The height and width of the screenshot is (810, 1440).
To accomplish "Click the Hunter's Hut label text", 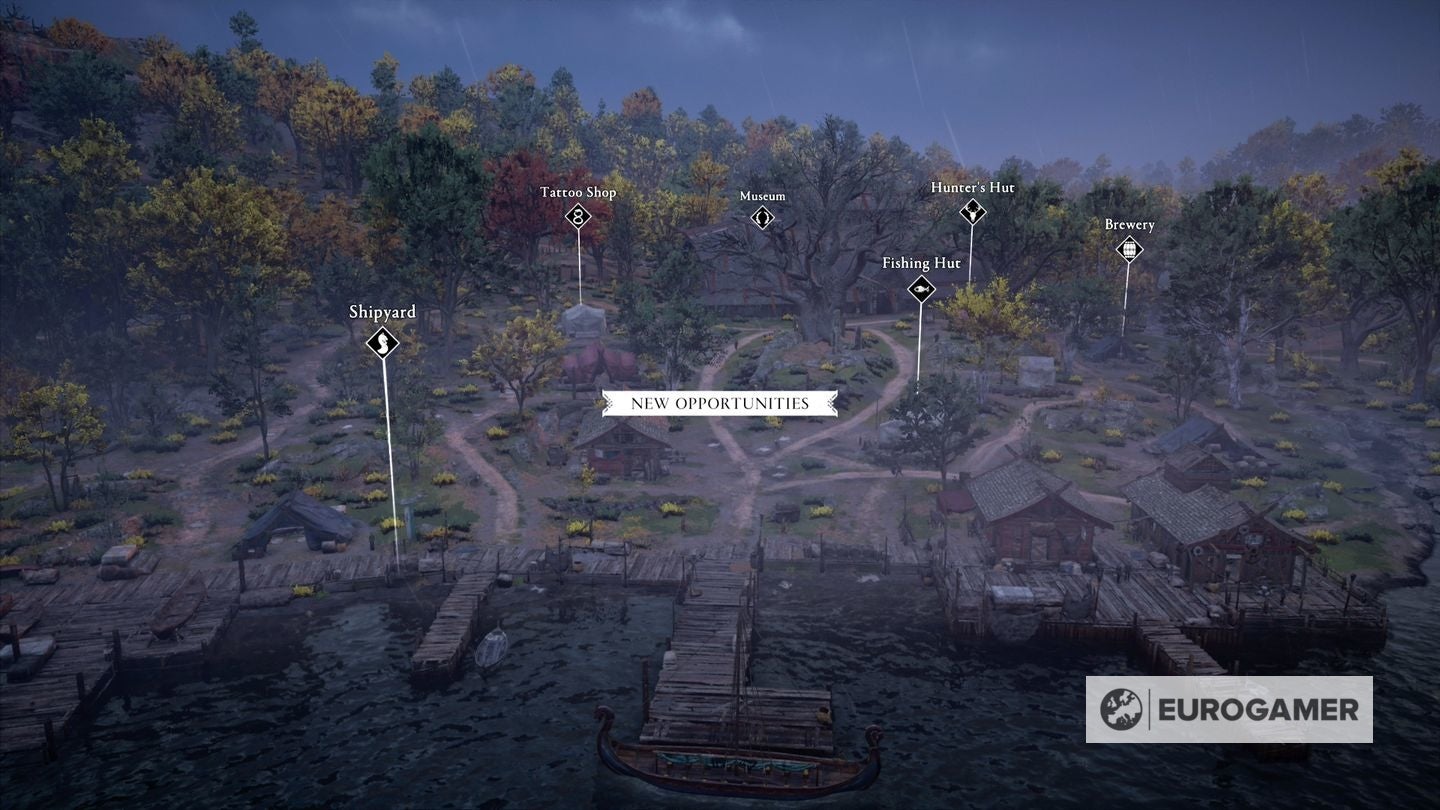I will [x=972, y=187].
